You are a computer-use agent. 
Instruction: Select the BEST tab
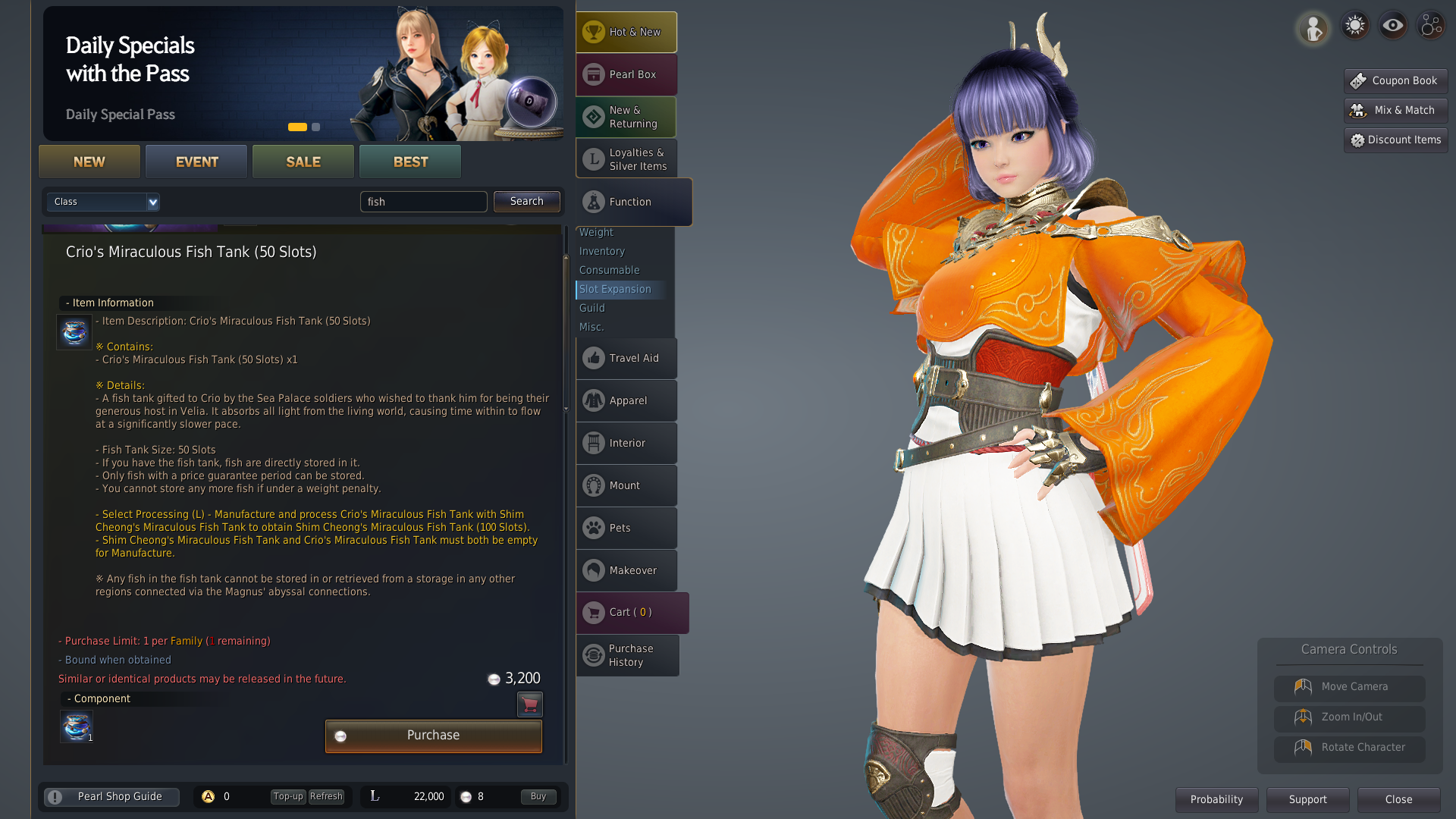[410, 162]
